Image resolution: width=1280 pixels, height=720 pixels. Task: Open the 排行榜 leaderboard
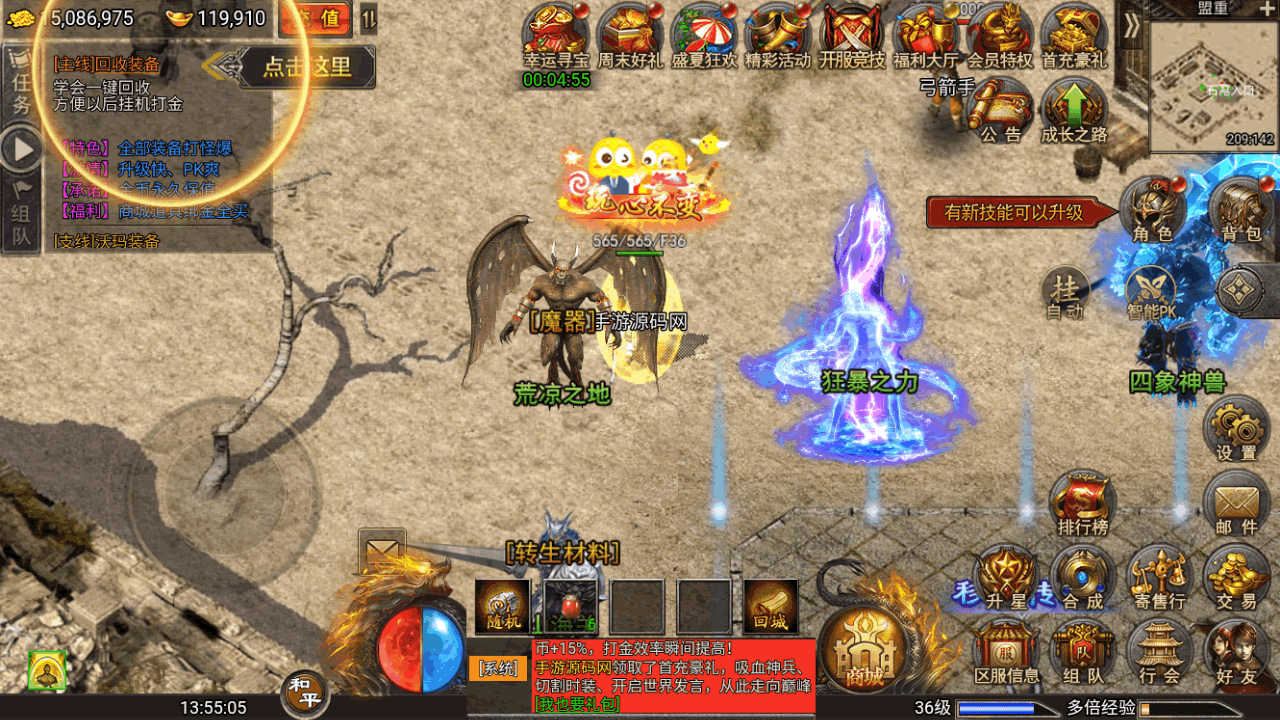tap(1083, 503)
